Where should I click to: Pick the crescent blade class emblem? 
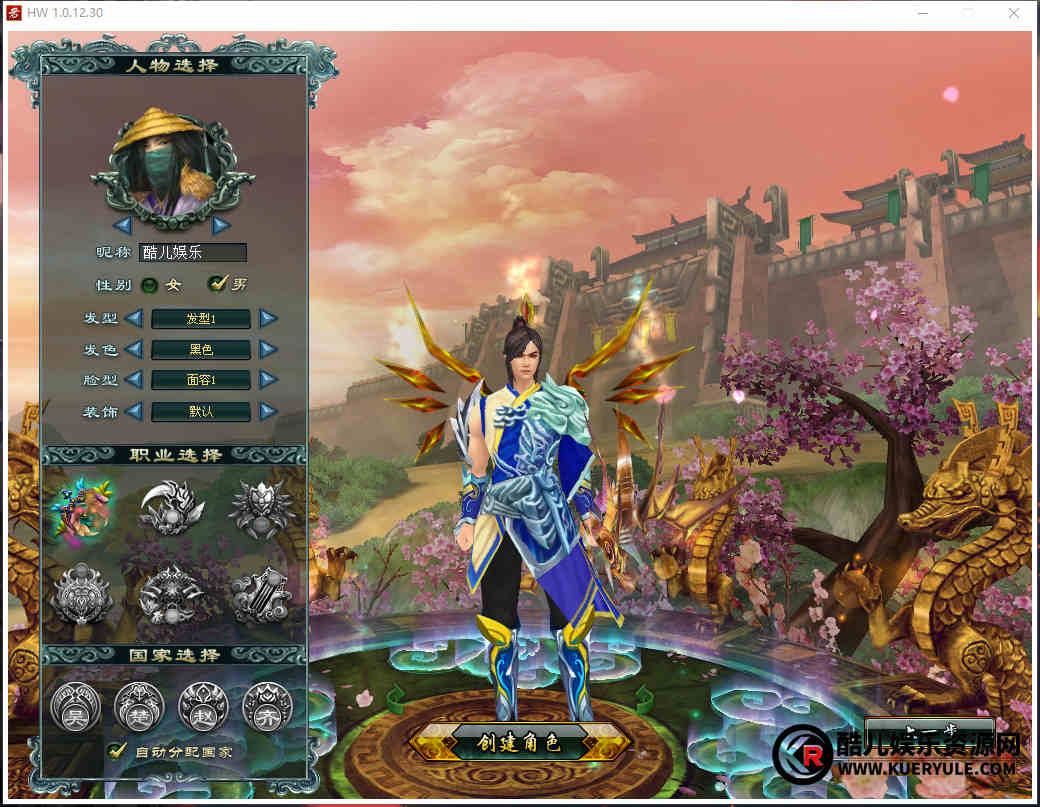coord(171,508)
